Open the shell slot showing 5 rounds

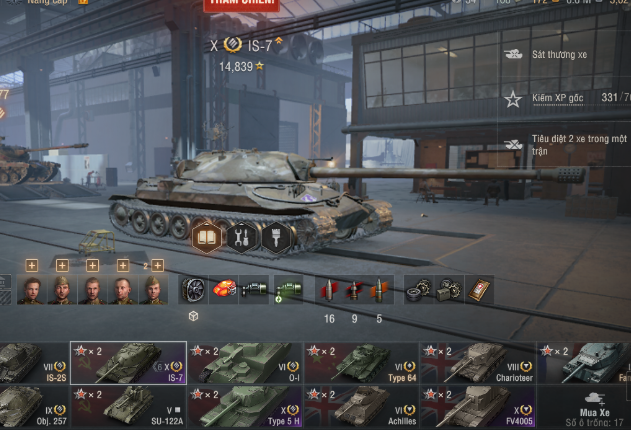click(x=379, y=290)
